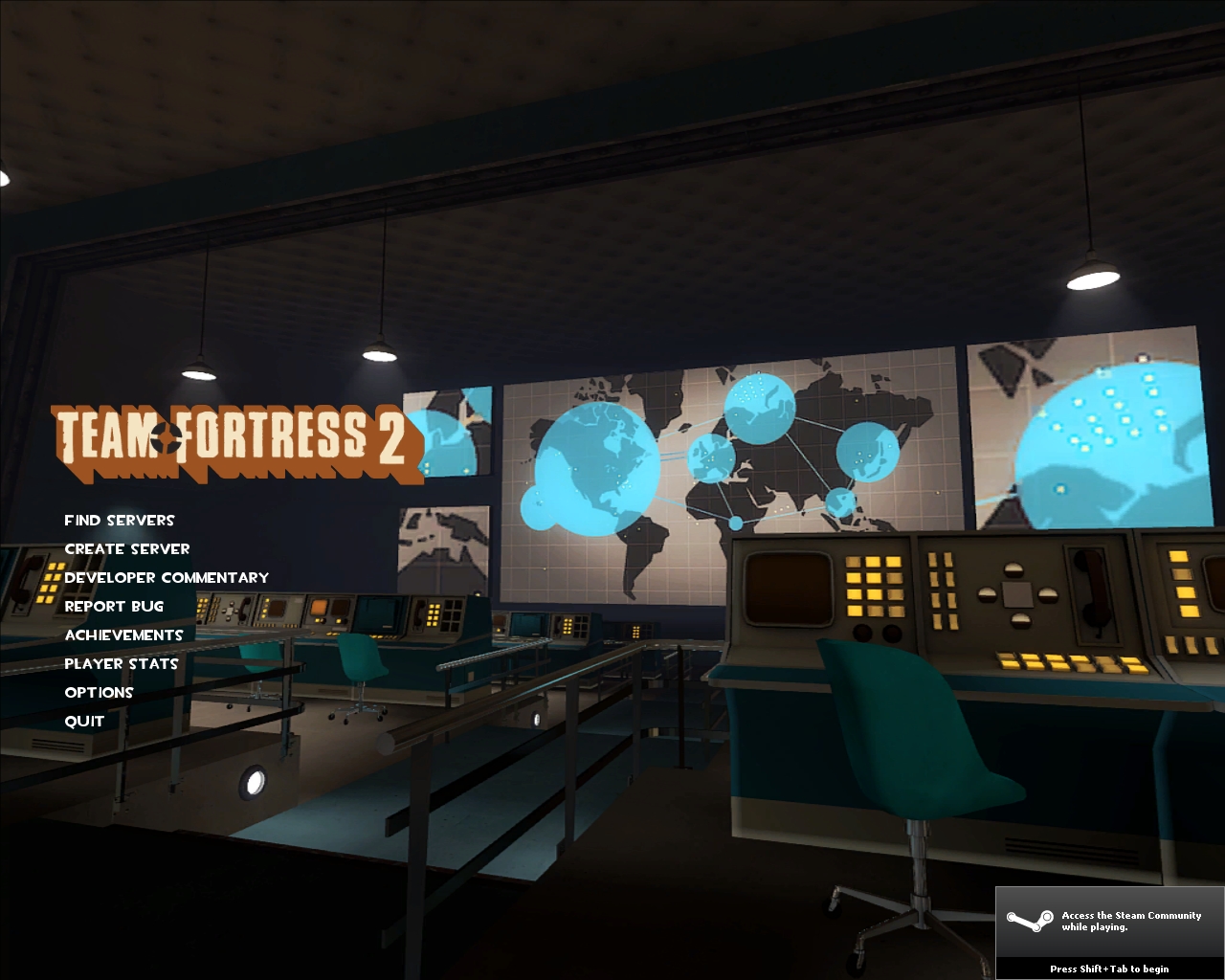Viewport: 1225px width, 980px height.
Task: Open the Options menu
Action: click(99, 692)
